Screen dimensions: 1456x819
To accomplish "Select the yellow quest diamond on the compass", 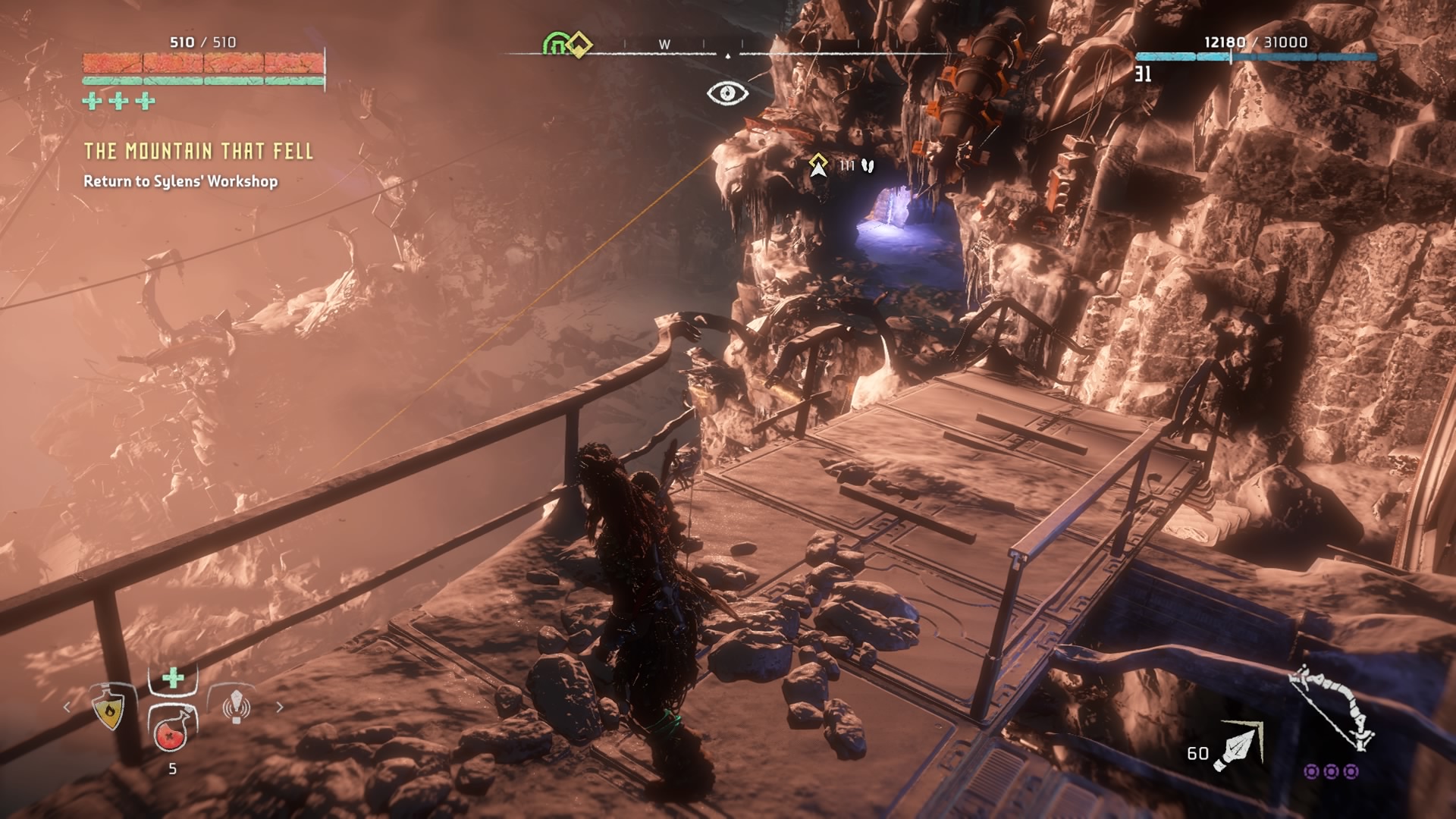I will [x=579, y=45].
